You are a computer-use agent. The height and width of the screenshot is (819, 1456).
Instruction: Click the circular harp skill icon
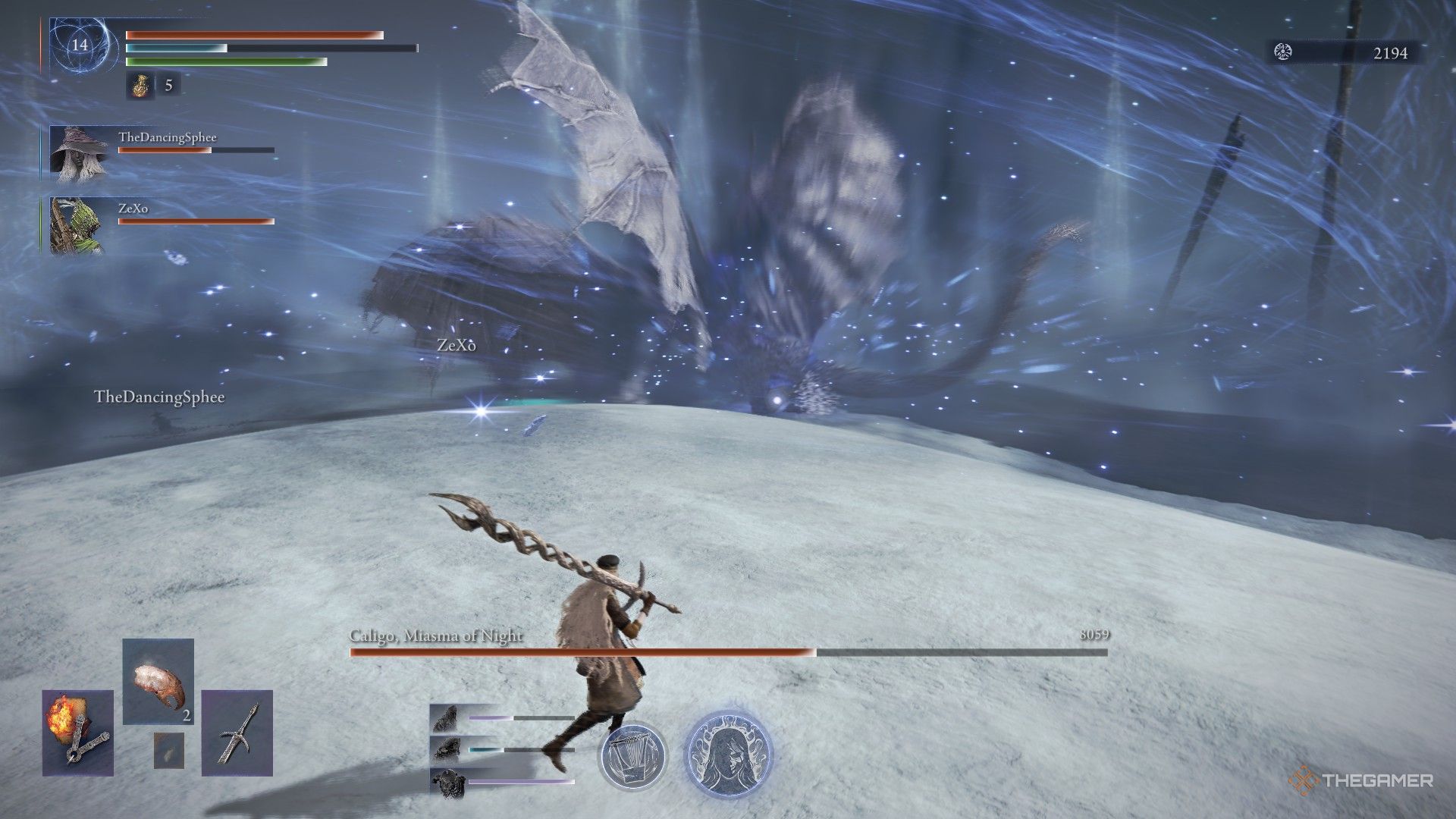[635, 756]
